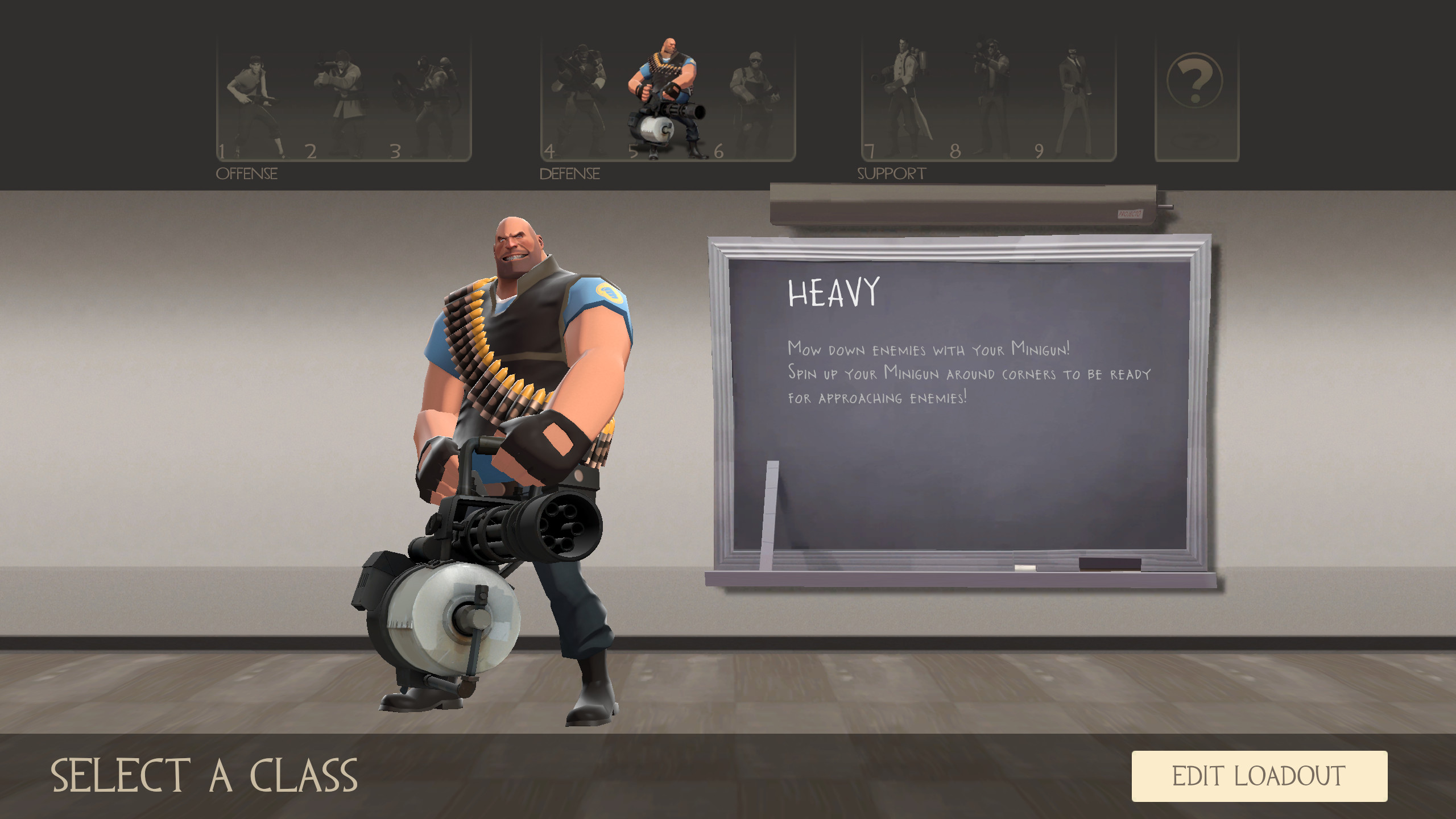Click the DEFENSE category label
This screenshot has height=819, width=1456.
click(570, 173)
